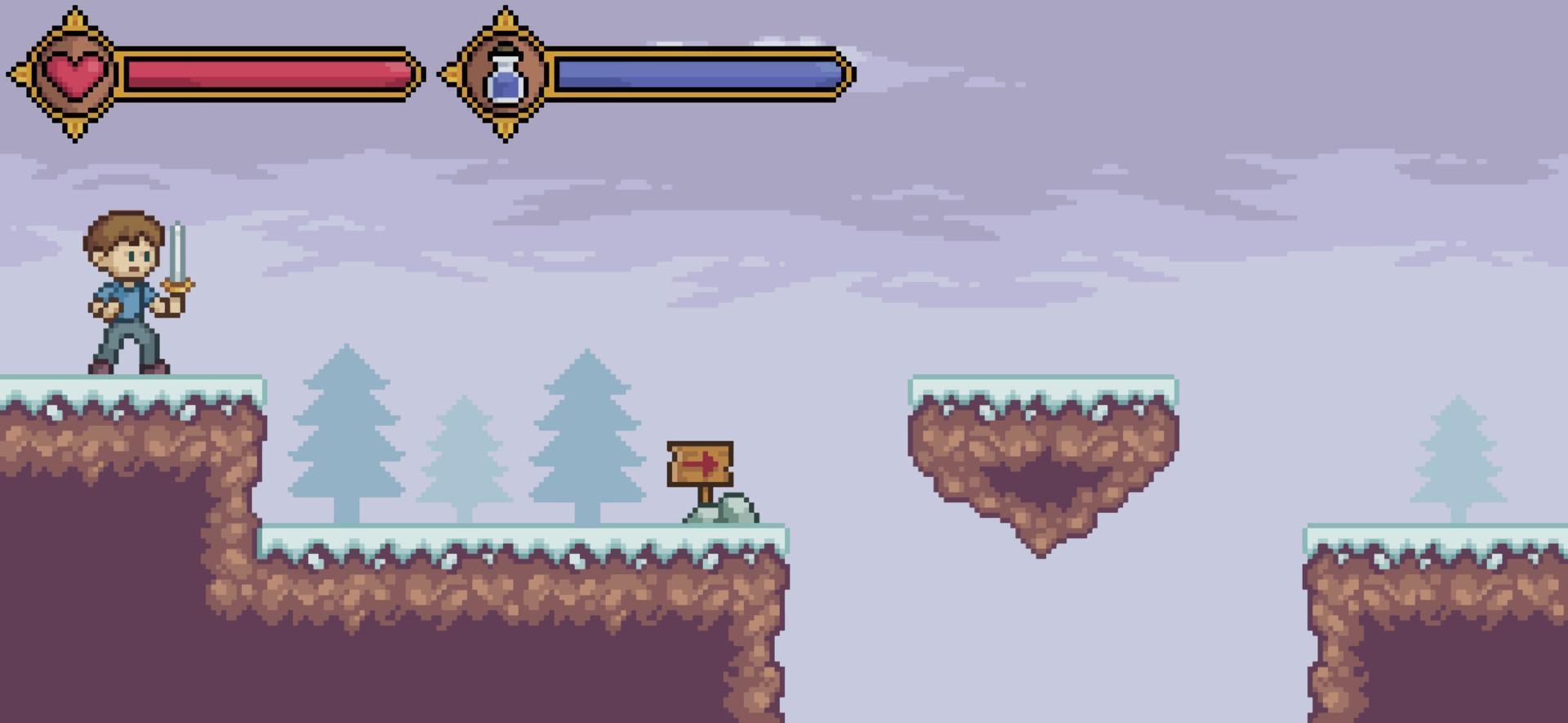Click the blue mana bar
Screen dimensions: 1568x723
[x=694, y=76]
